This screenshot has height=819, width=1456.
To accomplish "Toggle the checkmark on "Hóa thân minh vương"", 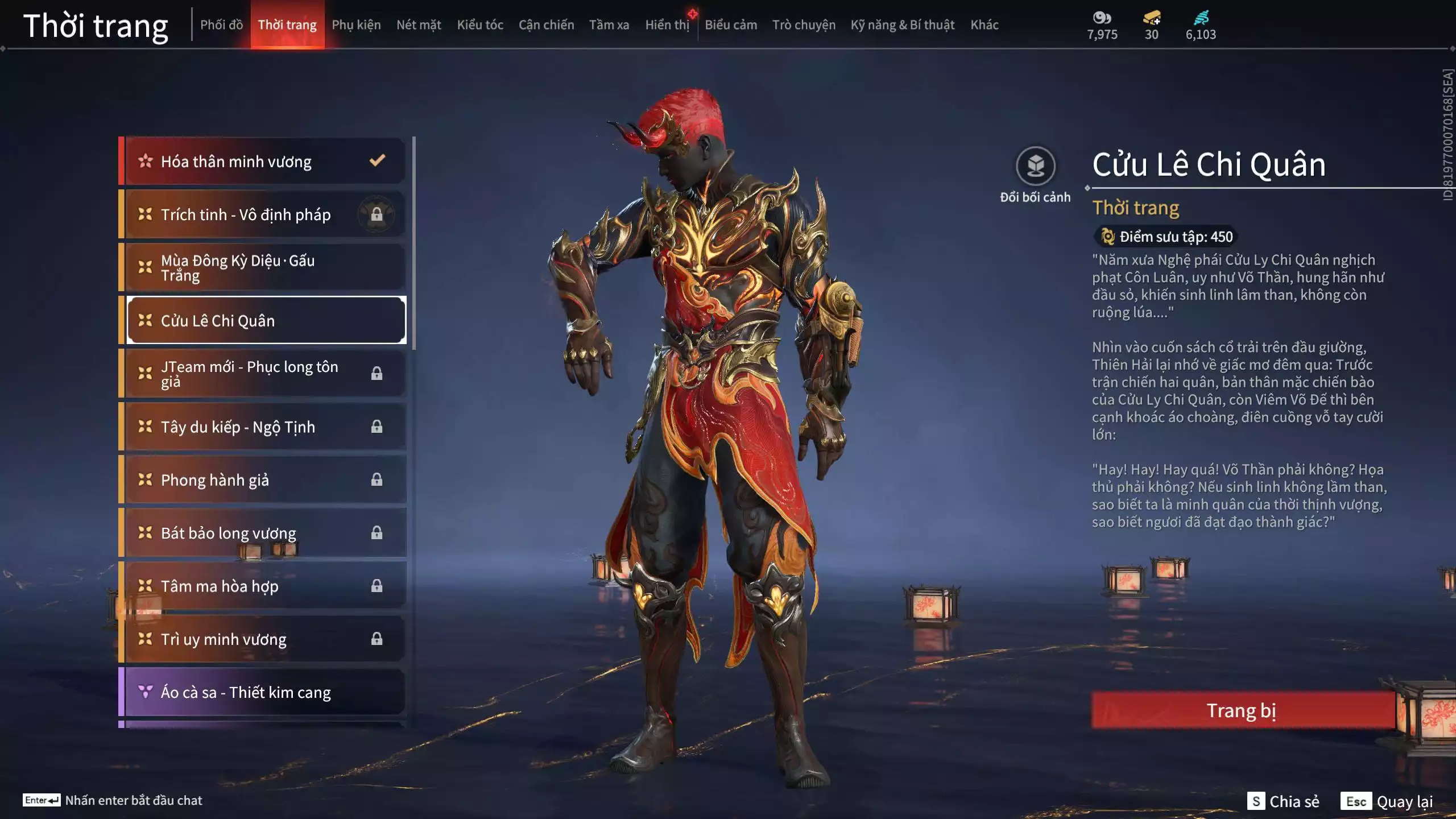I will click(x=377, y=161).
